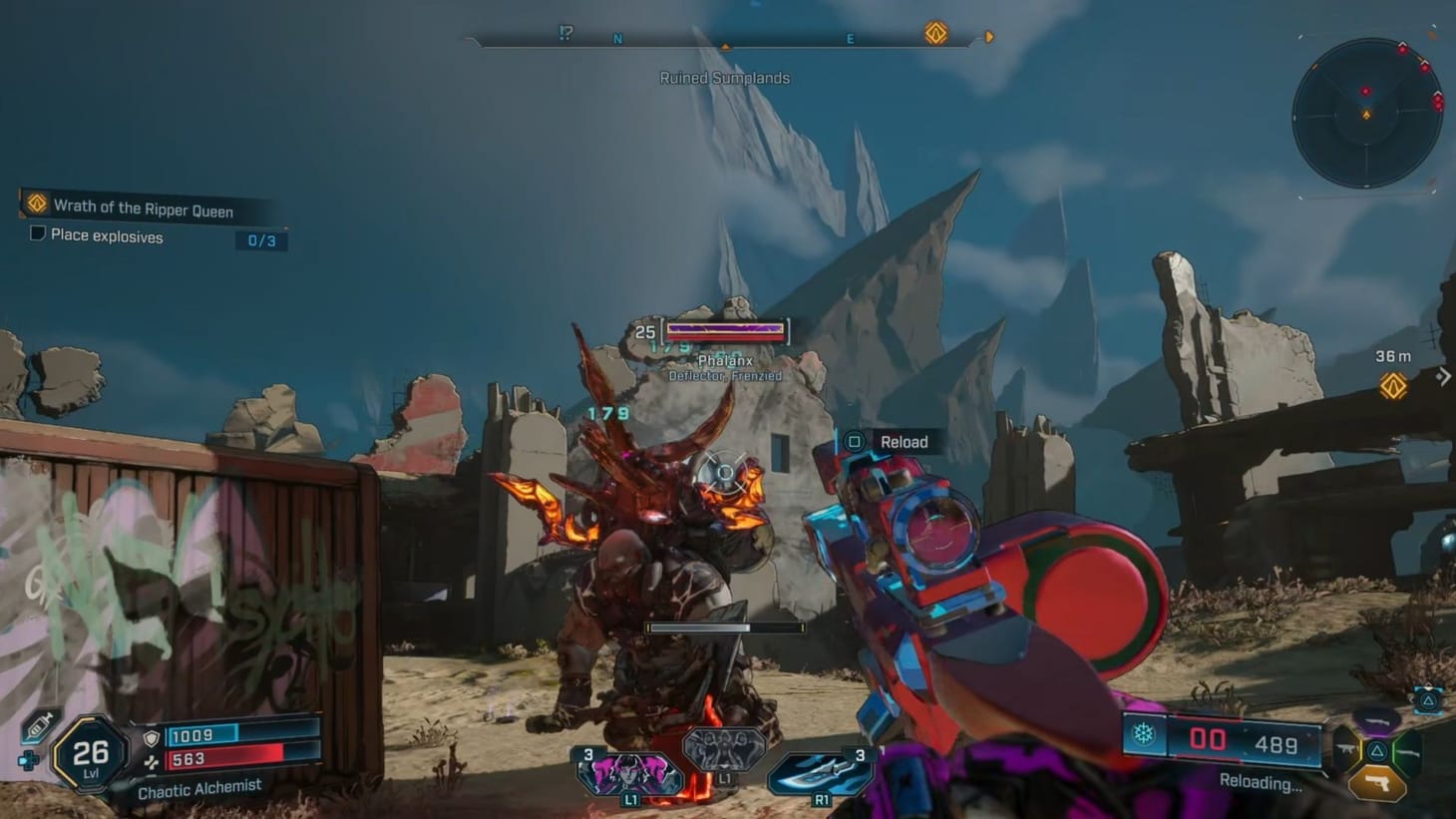Click the shield icon next to 1009
The image size is (1456, 819).
click(151, 736)
